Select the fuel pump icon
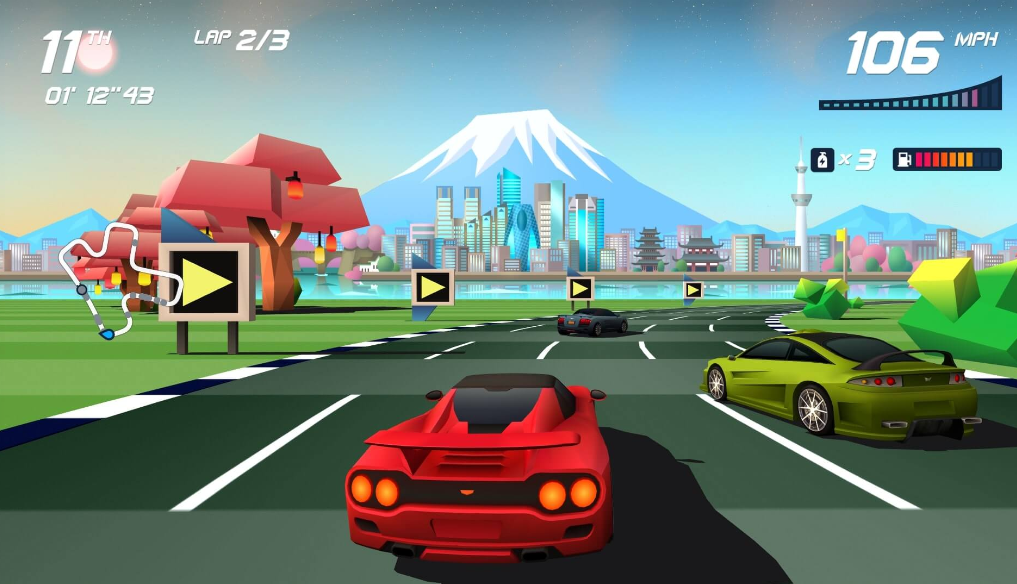1017x584 pixels. (903, 160)
